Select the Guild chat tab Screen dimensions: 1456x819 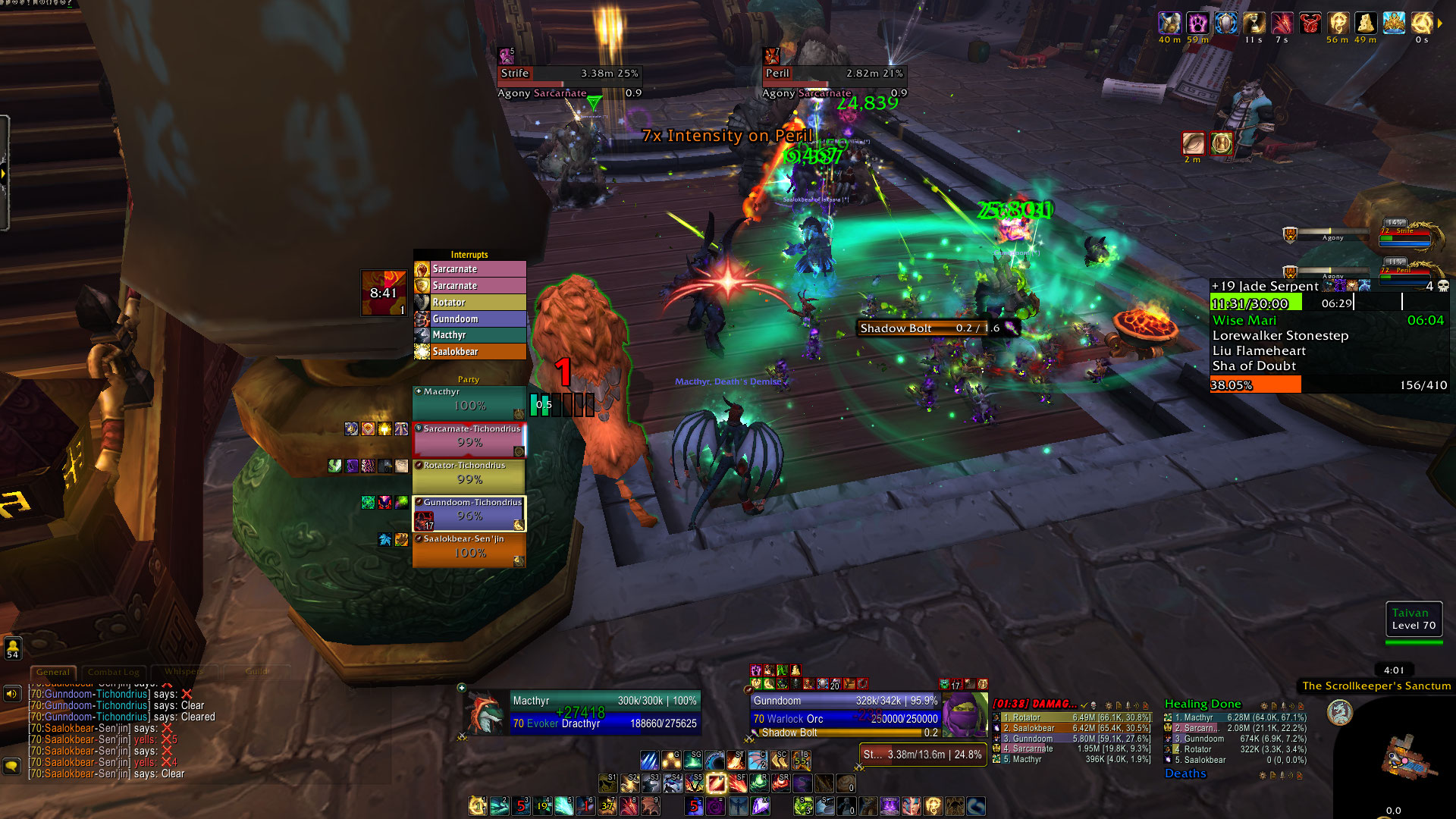click(x=257, y=672)
